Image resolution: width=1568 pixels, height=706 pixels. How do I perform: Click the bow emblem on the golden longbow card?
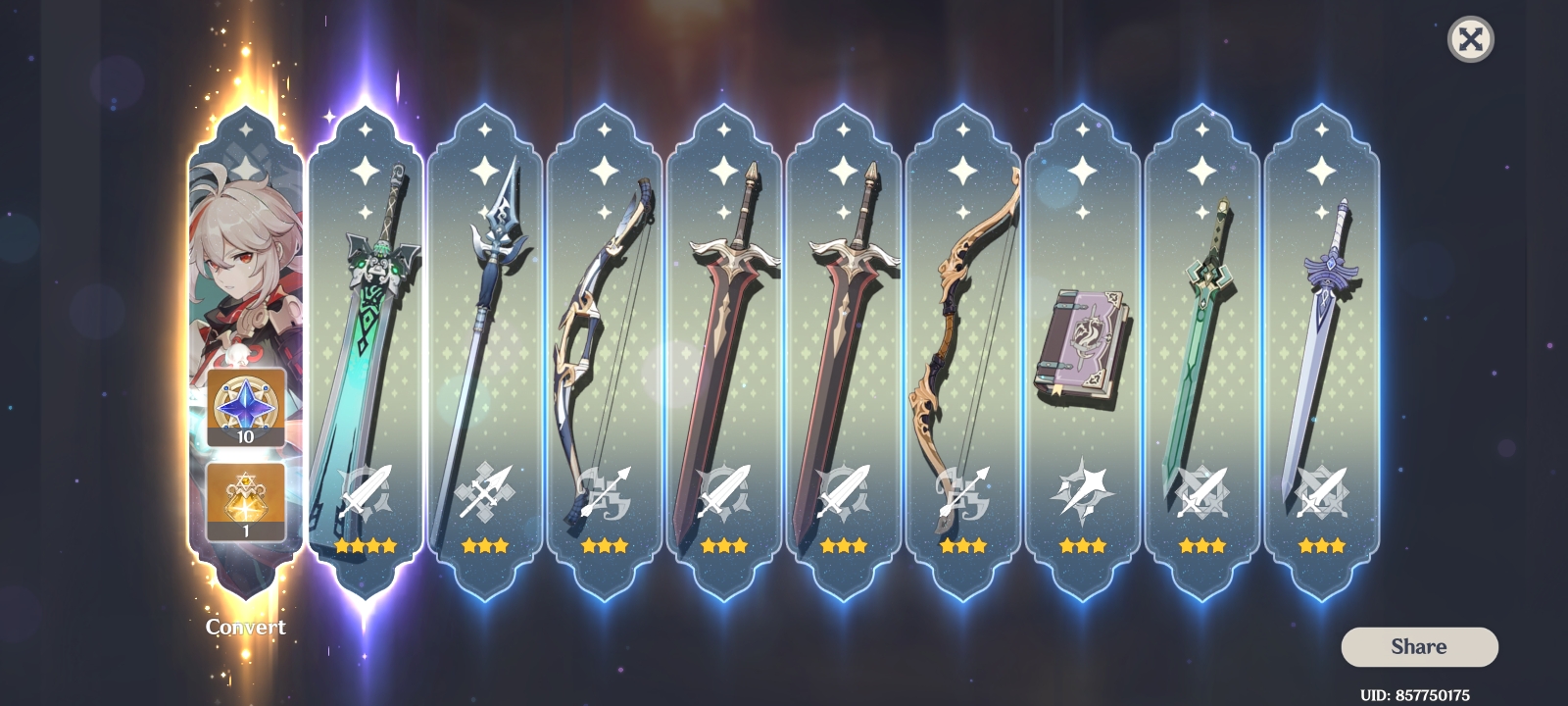tap(965, 495)
